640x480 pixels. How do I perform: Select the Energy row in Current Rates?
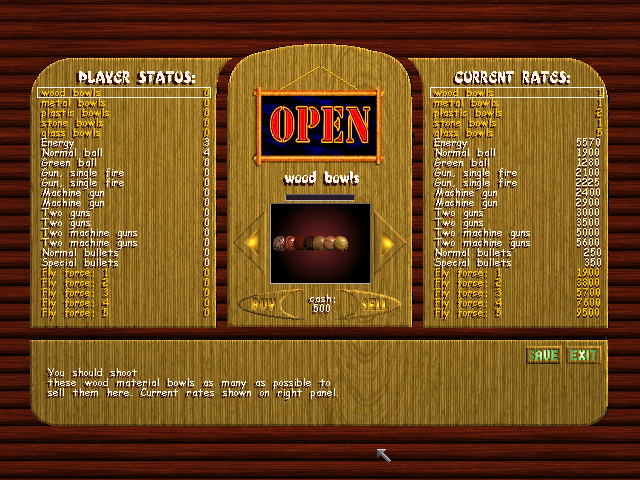pyautogui.click(x=517, y=143)
